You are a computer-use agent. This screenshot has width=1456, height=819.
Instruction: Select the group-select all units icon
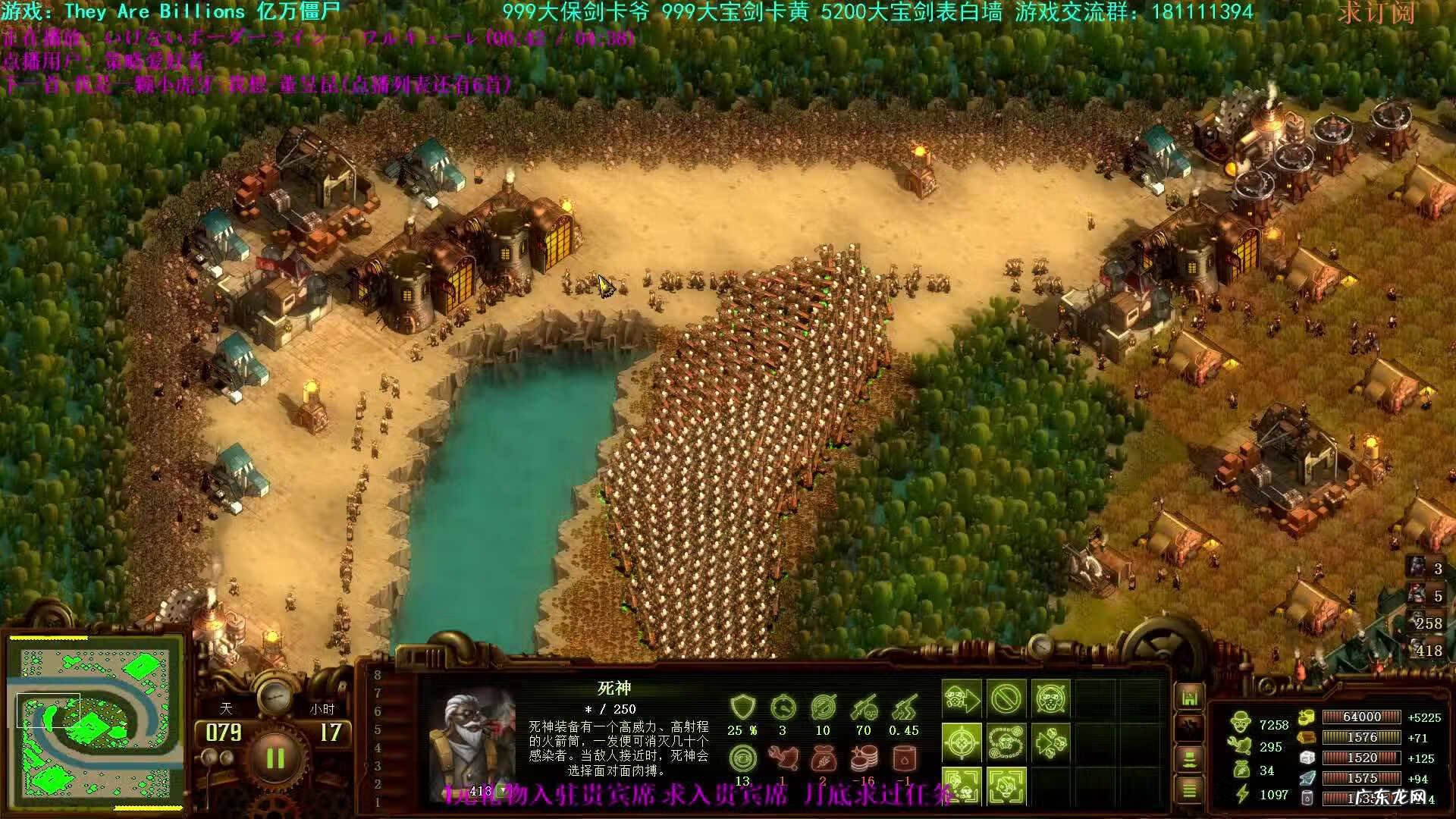coord(962,786)
